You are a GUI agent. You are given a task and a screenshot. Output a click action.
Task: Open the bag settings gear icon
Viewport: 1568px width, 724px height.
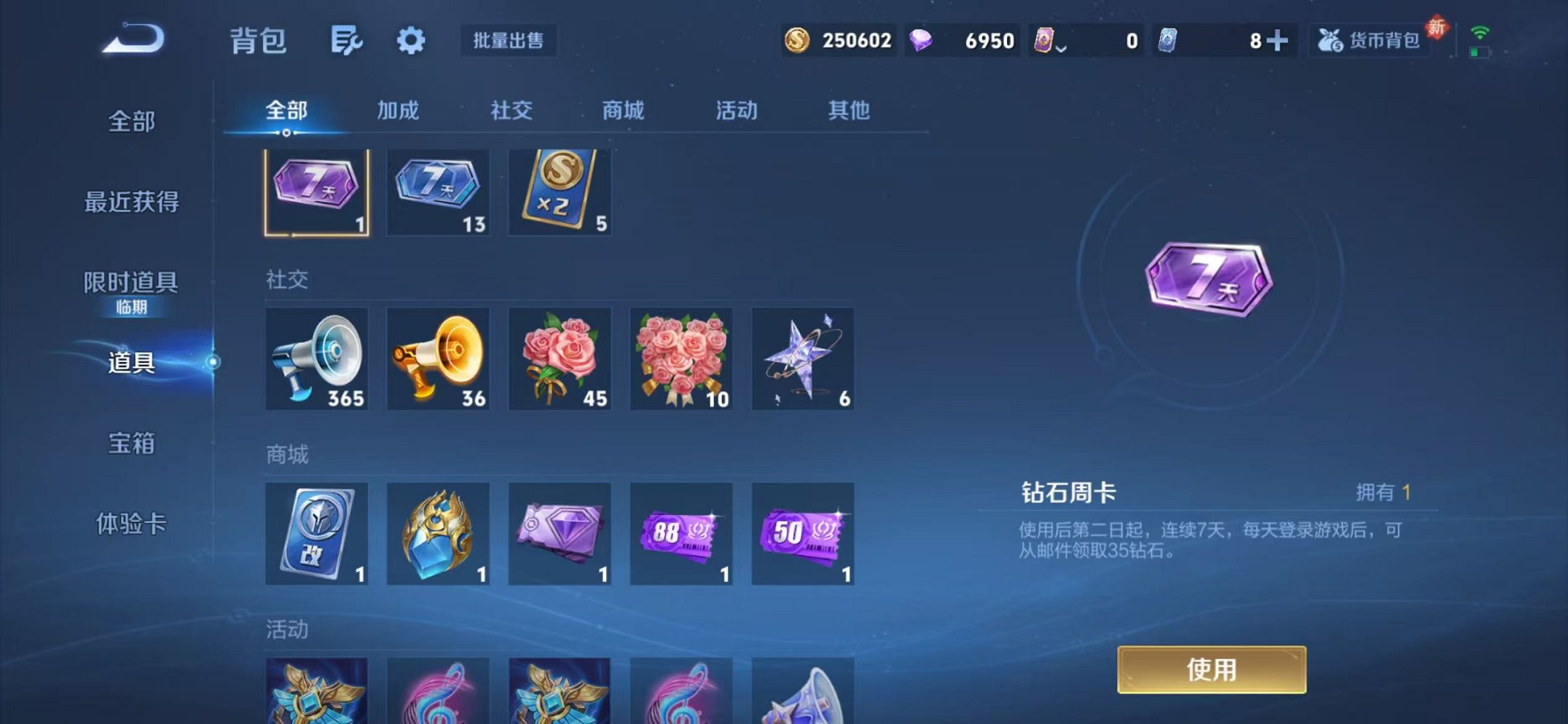point(410,42)
